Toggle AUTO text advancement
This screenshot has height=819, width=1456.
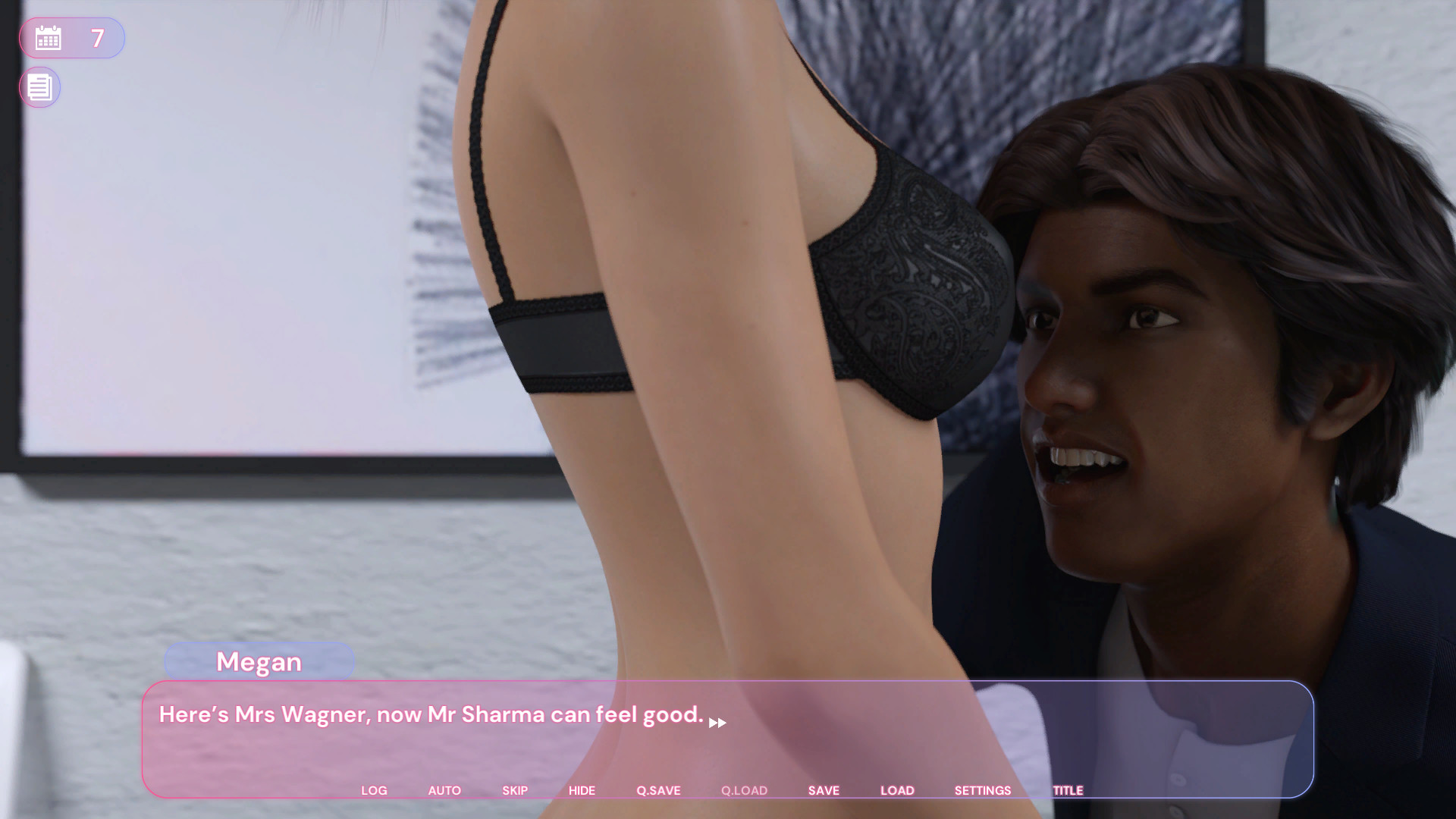click(444, 790)
